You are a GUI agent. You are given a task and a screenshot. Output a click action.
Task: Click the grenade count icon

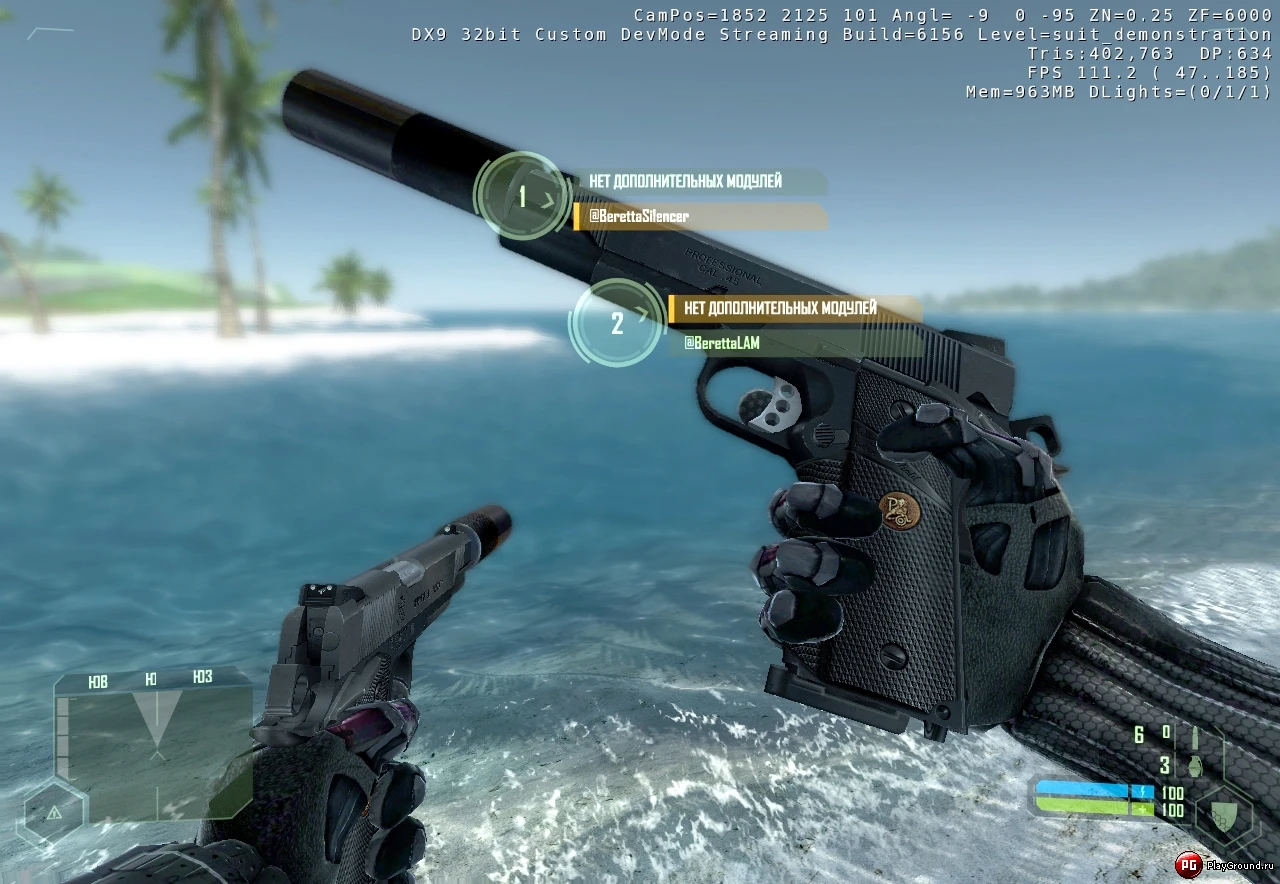tap(1195, 766)
